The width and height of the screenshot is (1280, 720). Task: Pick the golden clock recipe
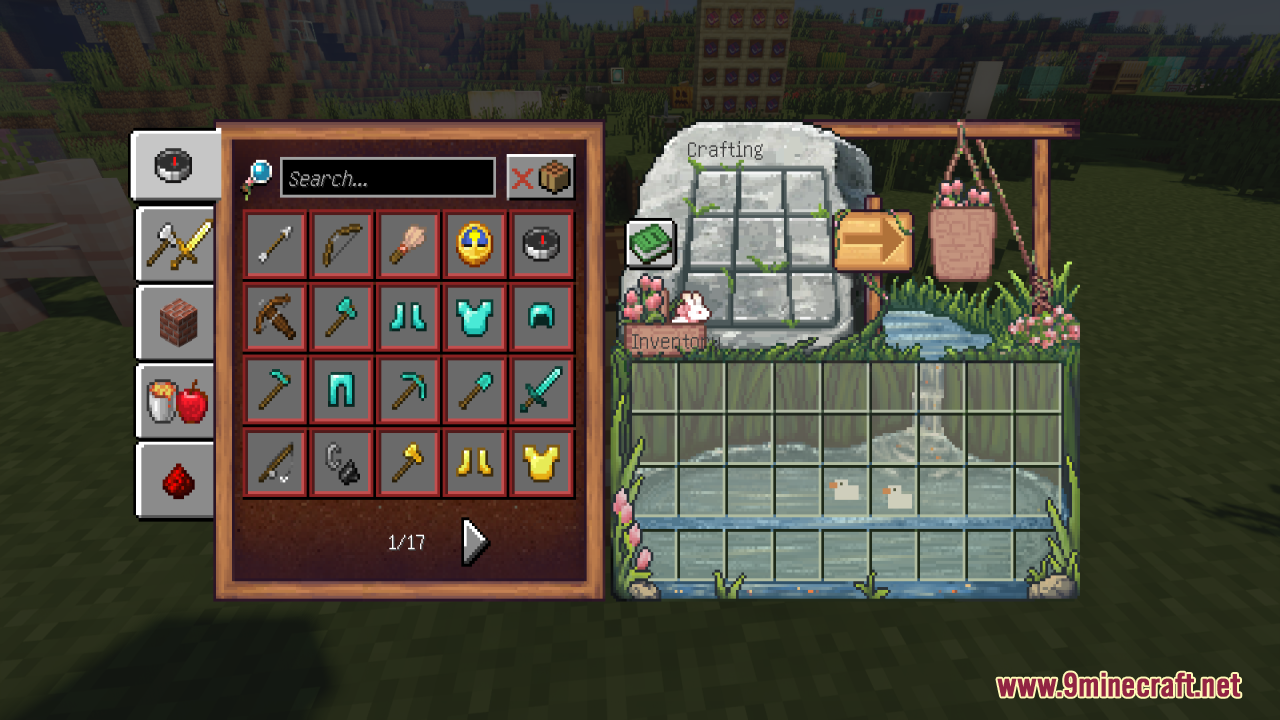[474, 244]
